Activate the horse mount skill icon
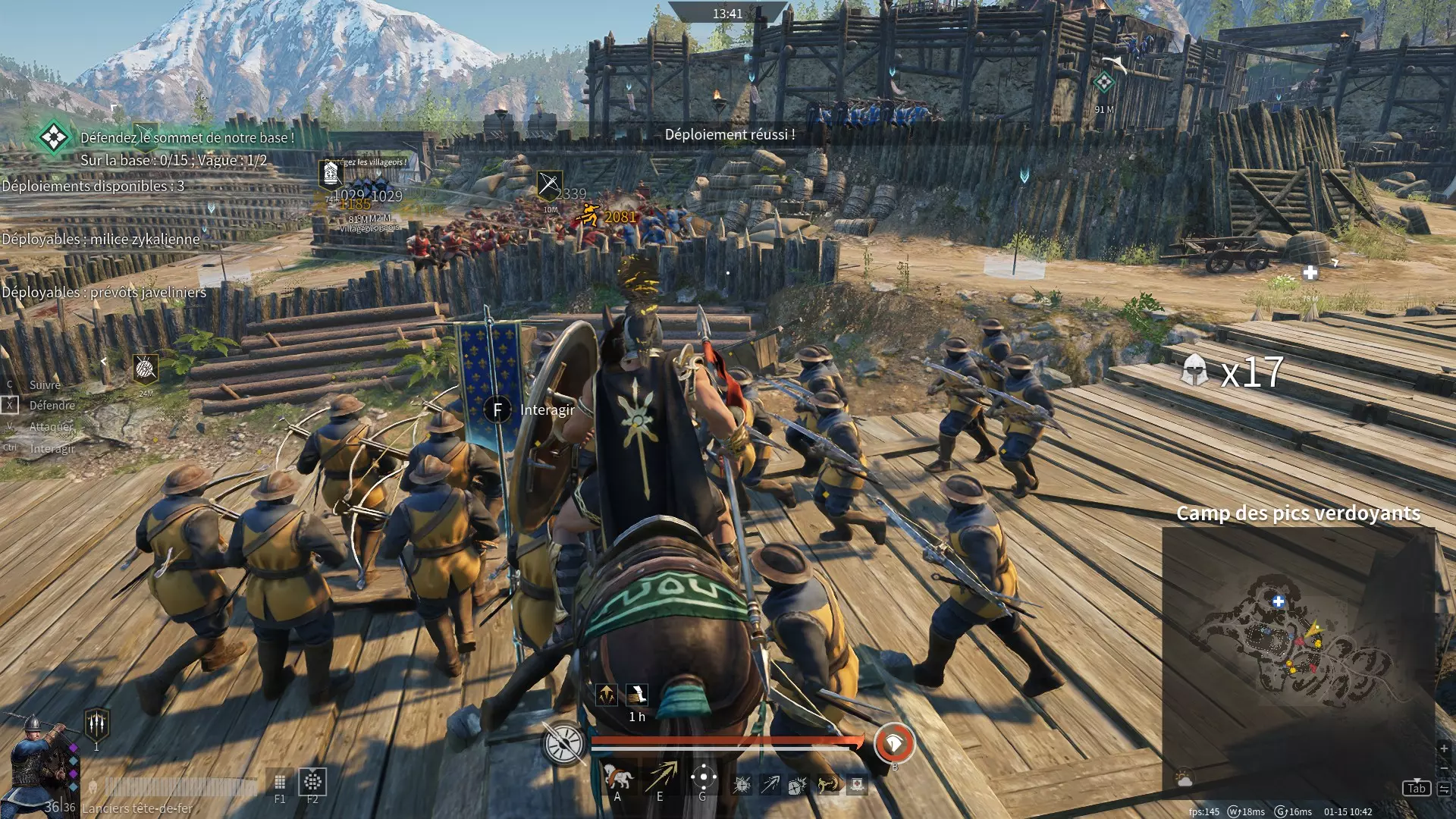The height and width of the screenshot is (819, 1456). click(617, 777)
